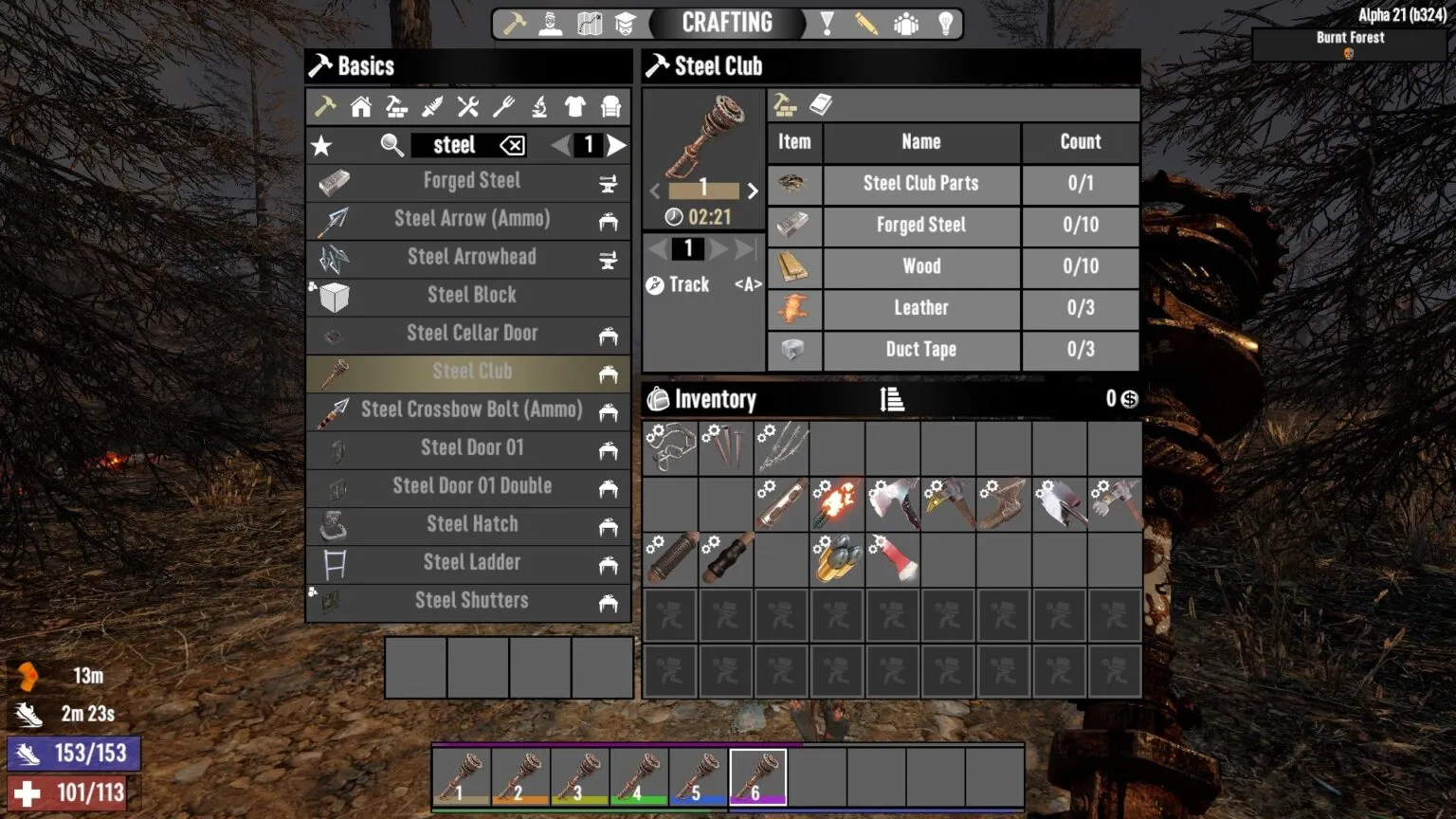Open the skills graduation cap icon
This screenshot has width=1456, height=819.
[x=627, y=23]
